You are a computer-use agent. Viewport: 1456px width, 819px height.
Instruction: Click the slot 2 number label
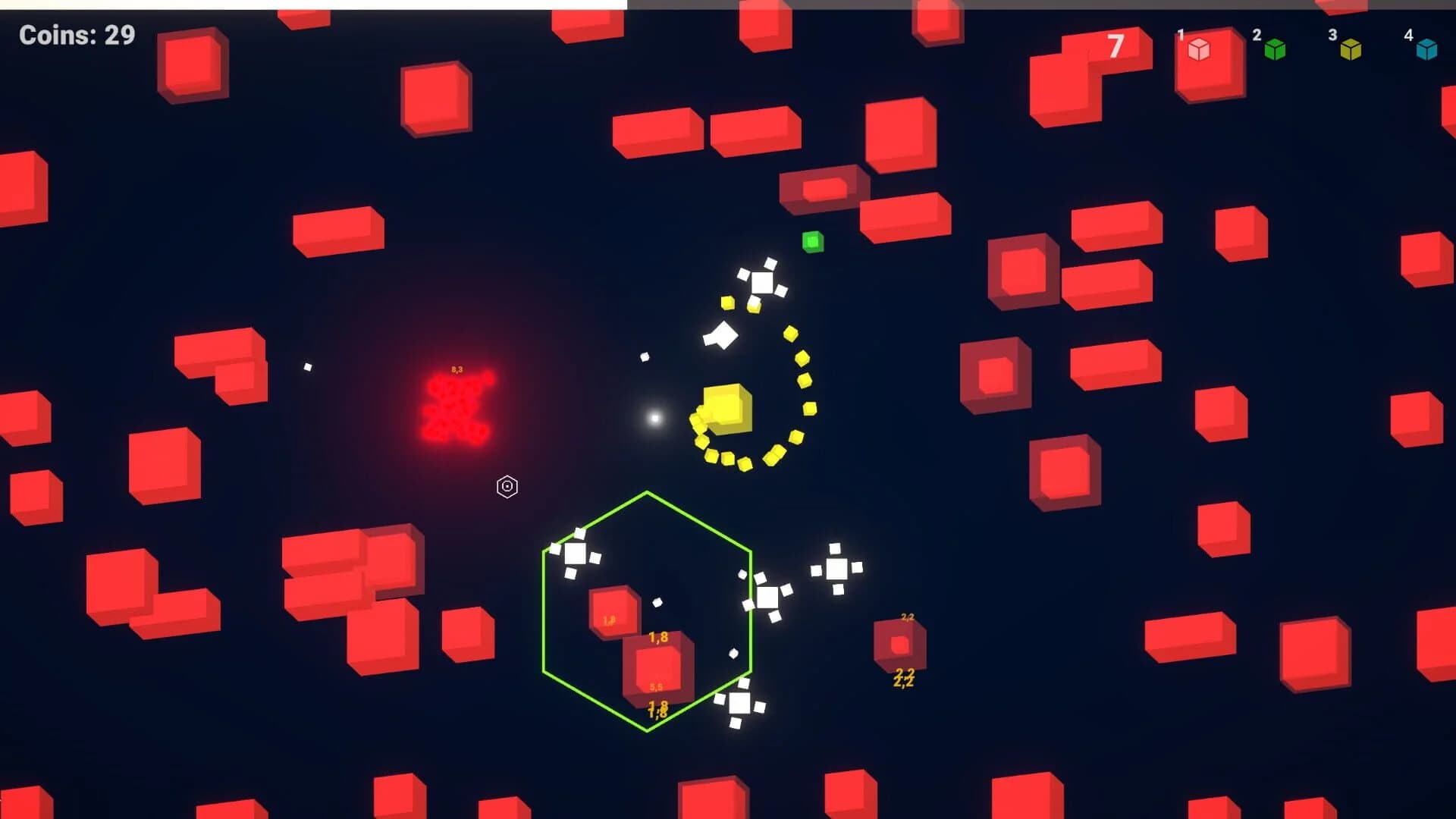tap(1256, 34)
